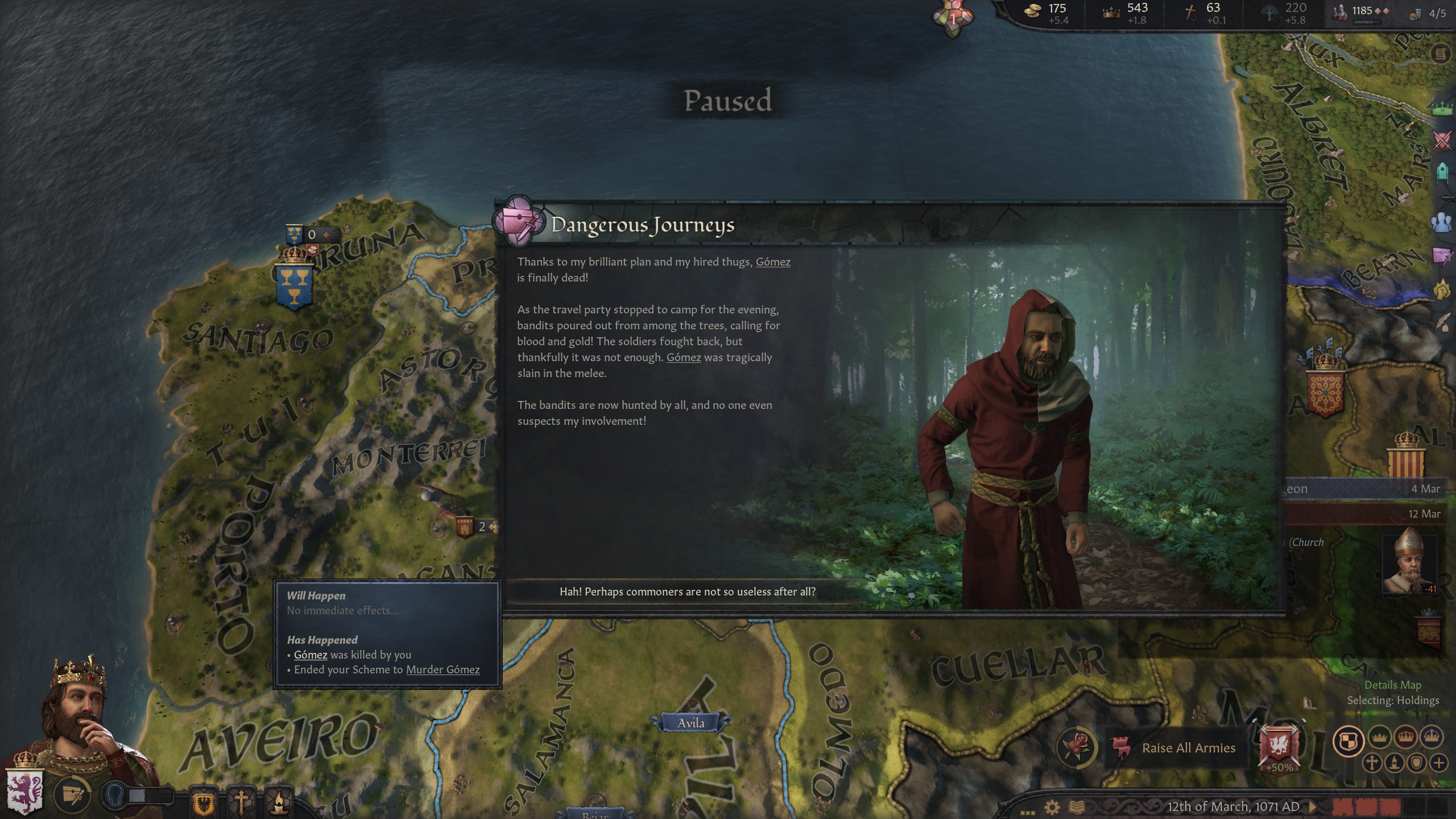Switch to the culture candle map mode
Image resolution: width=1456 pixels, height=819 pixels.
pyautogui.click(x=1395, y=763)
